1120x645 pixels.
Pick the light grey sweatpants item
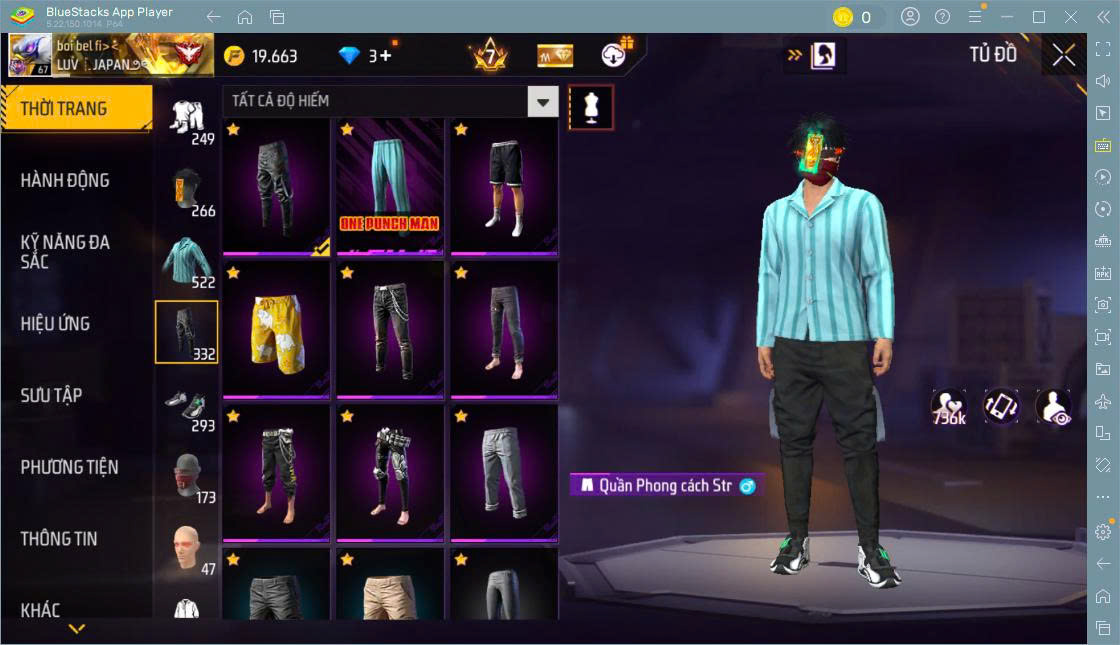click(x=504, y=472)
